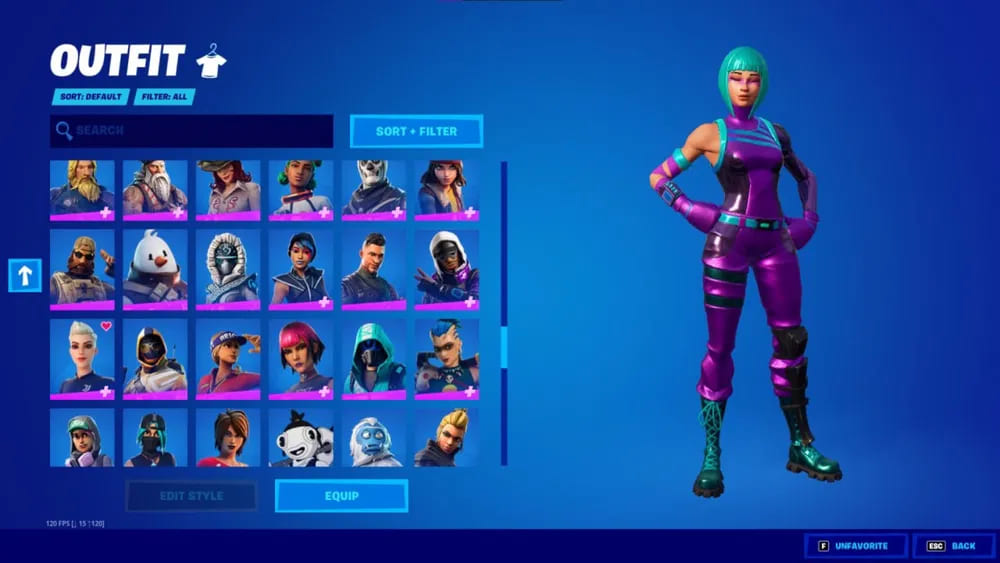The height and width of the screenshot is (563, 1000).
Task: Pick the blue mohawk outfit
Action: click(x=447, y=358)
